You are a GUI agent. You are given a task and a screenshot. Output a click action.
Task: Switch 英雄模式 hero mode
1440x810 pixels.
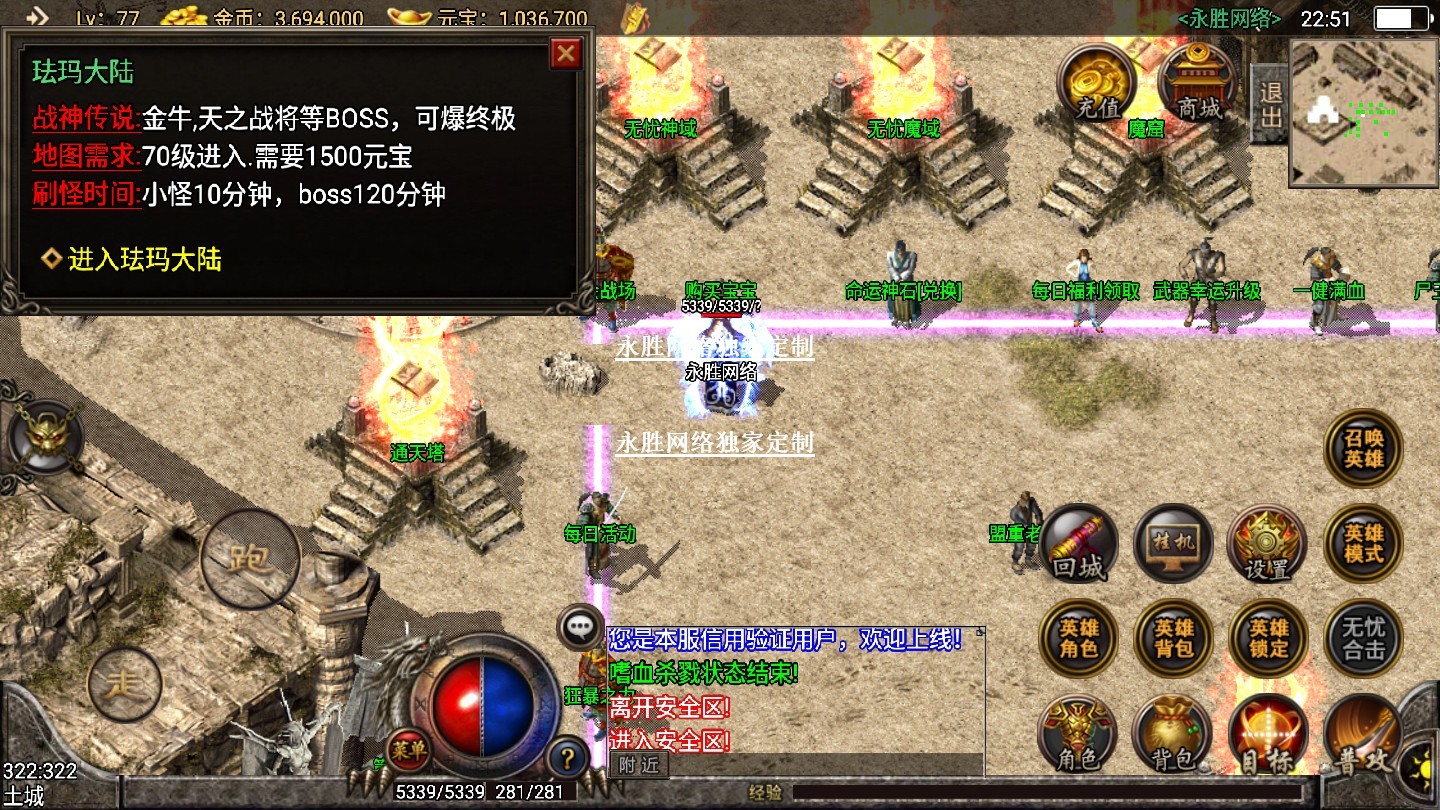point(1363,544)
